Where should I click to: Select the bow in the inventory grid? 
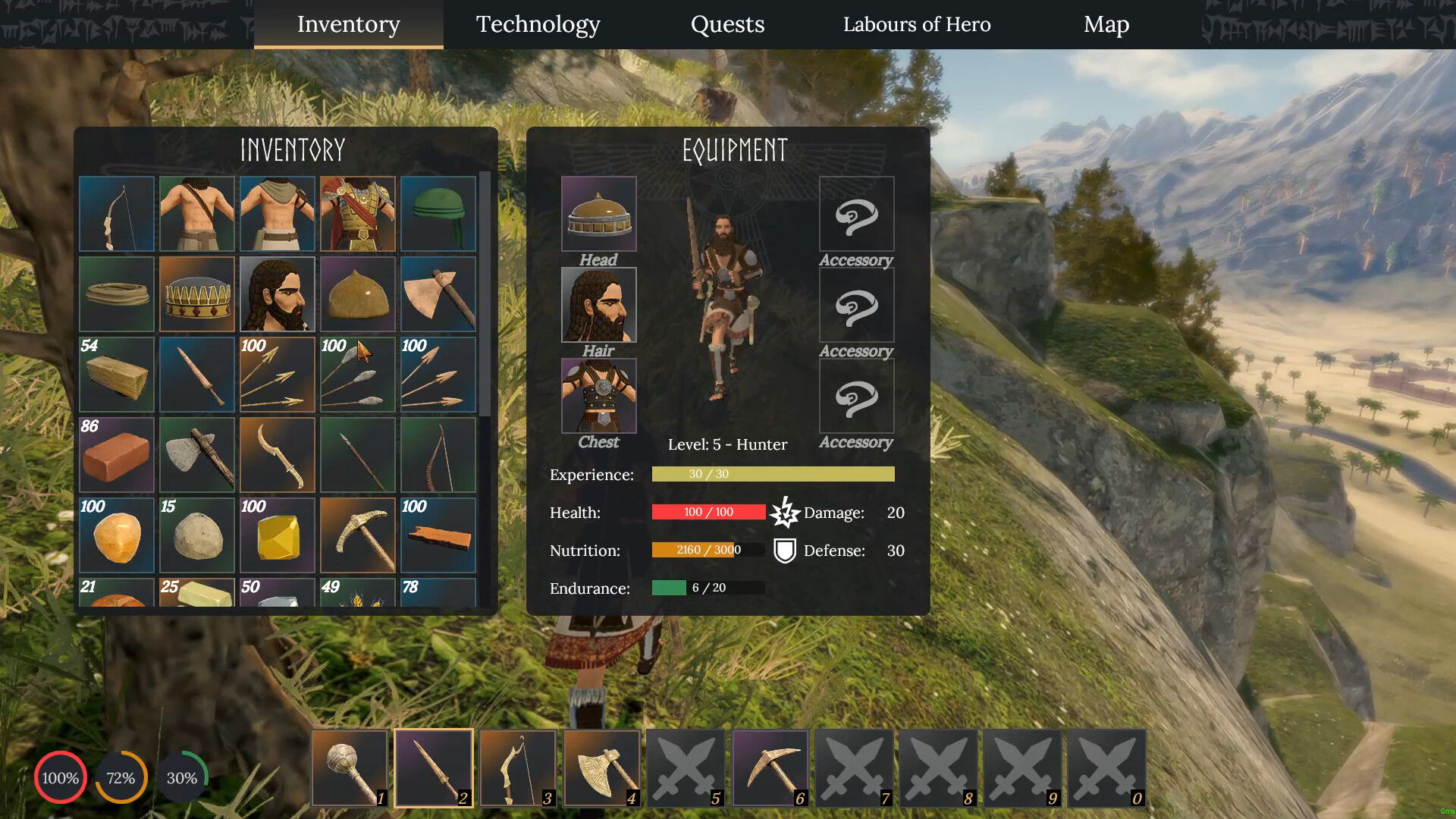(116, 213)
